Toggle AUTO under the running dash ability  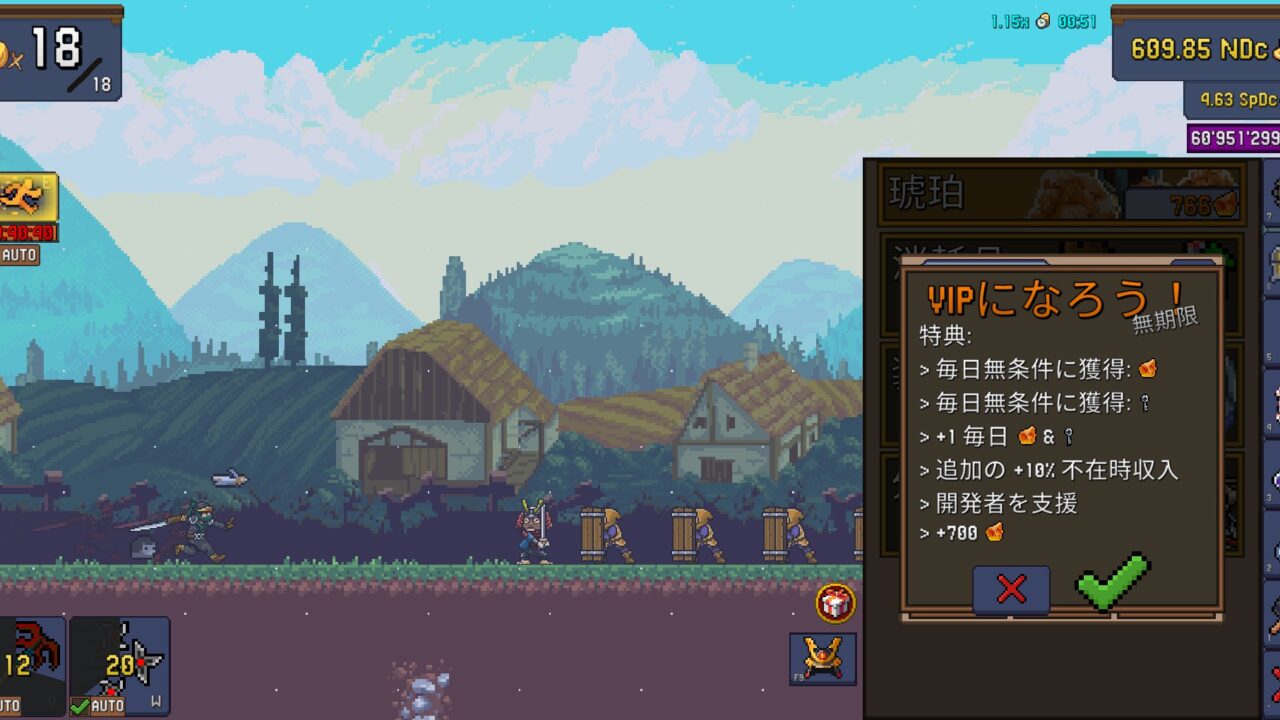[19, 255]
